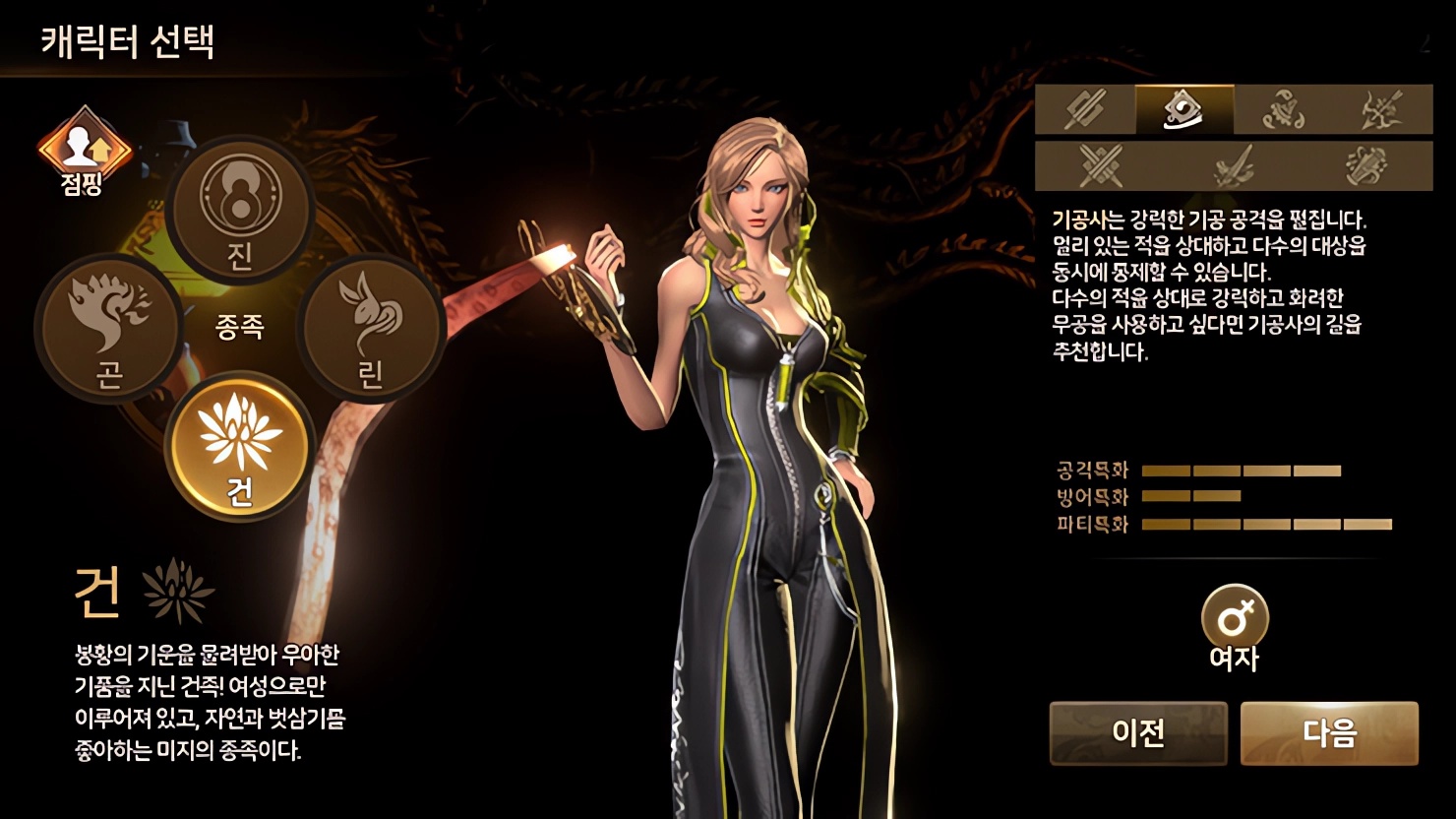1456x819 pixels.
Task: Choose the single sword class icon
Action: (x=1085, y=109)
